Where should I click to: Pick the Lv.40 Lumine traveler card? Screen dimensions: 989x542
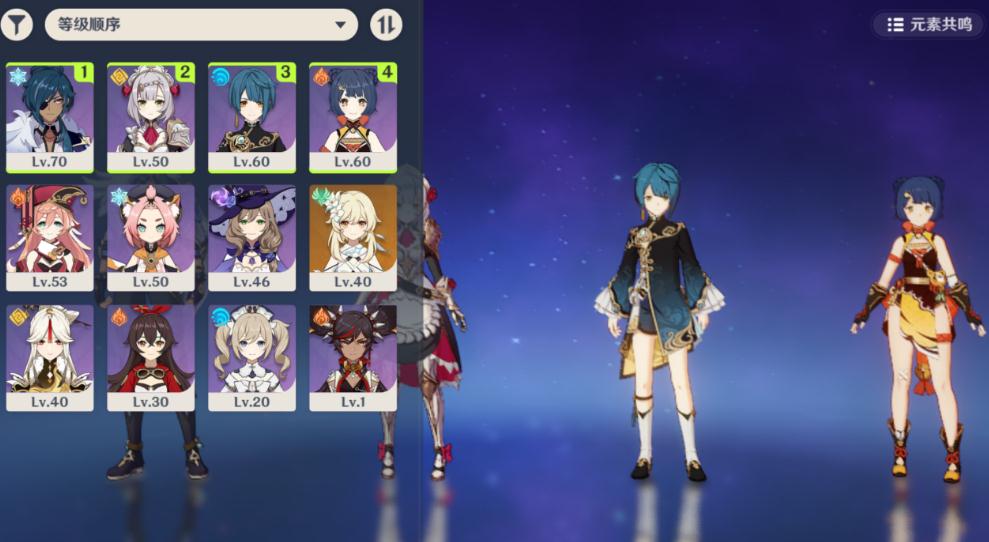pos(353,237)
